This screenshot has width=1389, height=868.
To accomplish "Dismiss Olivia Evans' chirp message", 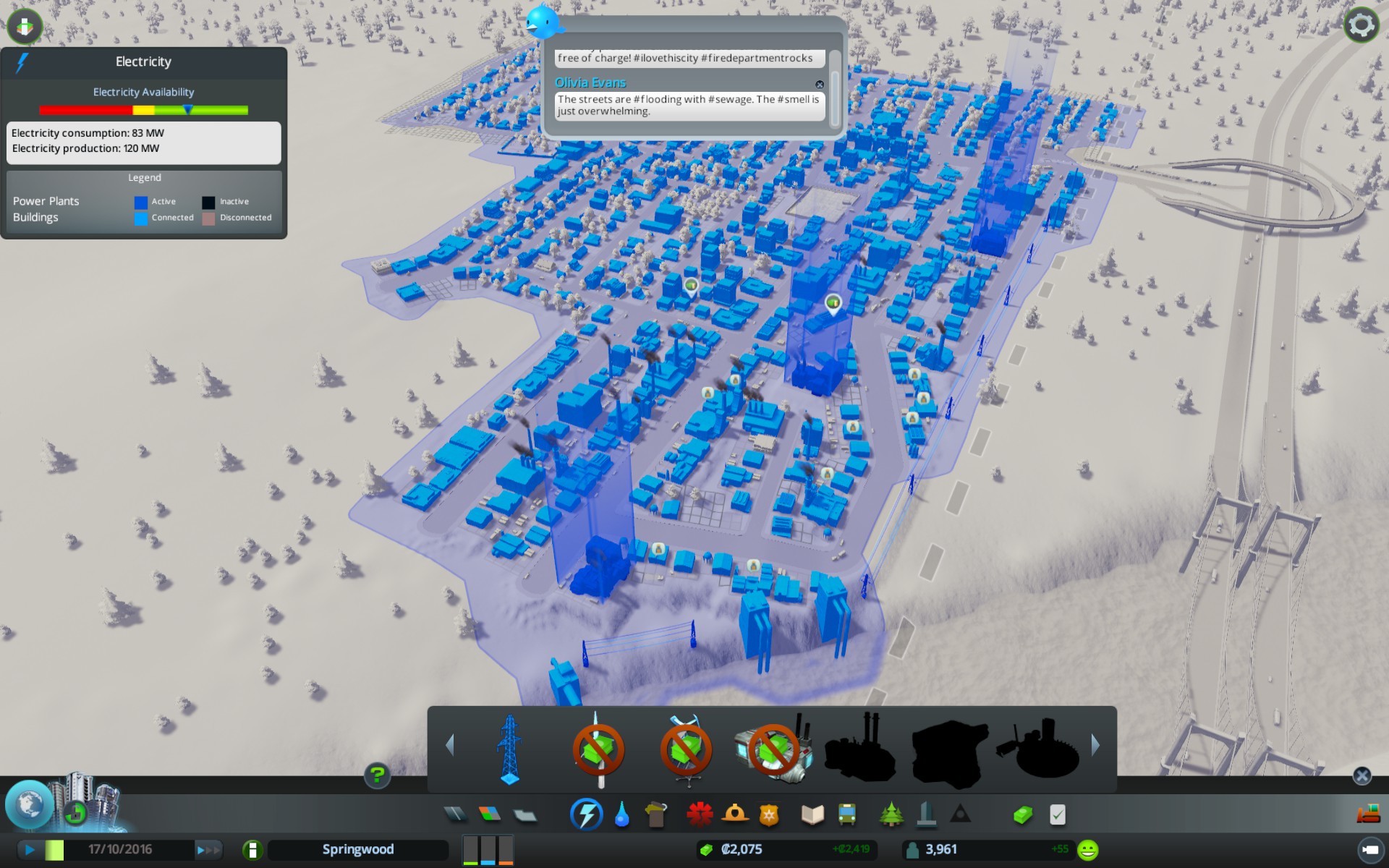I will [820, 85].
